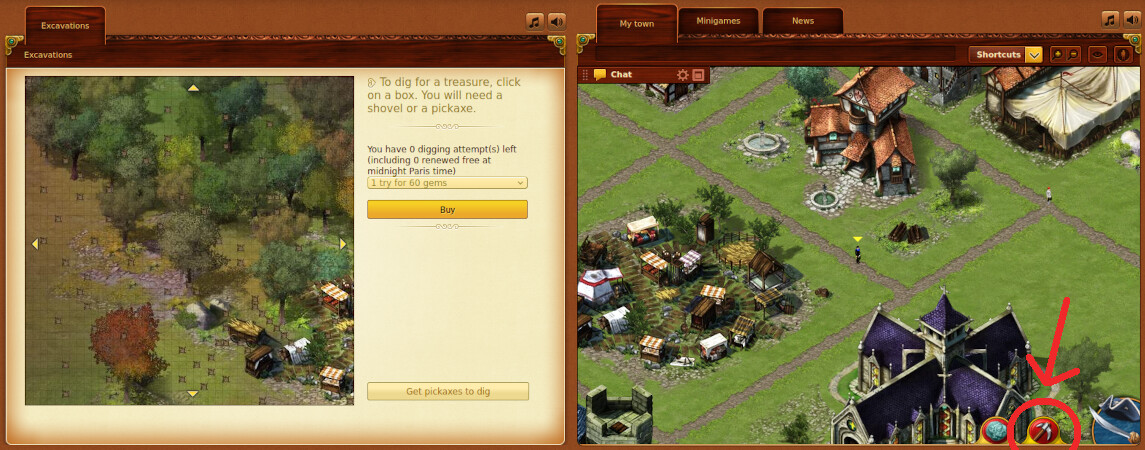Open chat settings gear
The height and width of the screenshot is (450, 1145).
pos(683,75)
